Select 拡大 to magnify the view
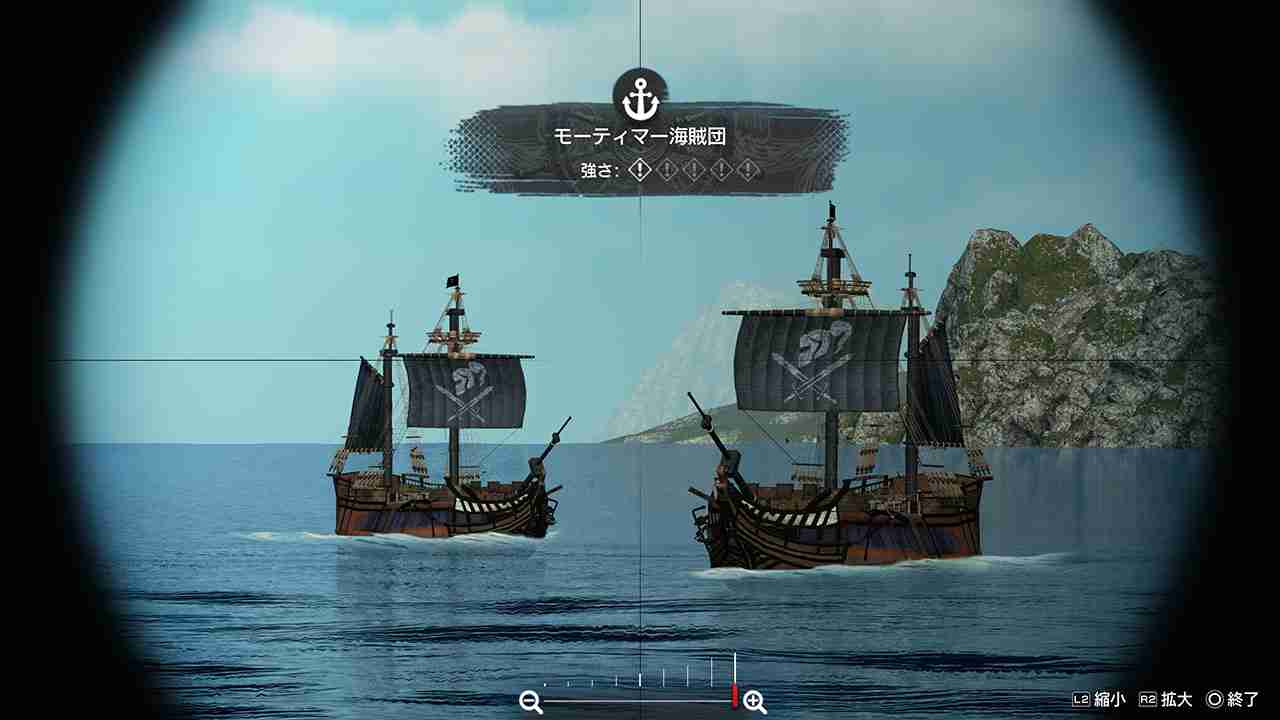This screenshot has width=1280, height=720. click(1176, 699)
